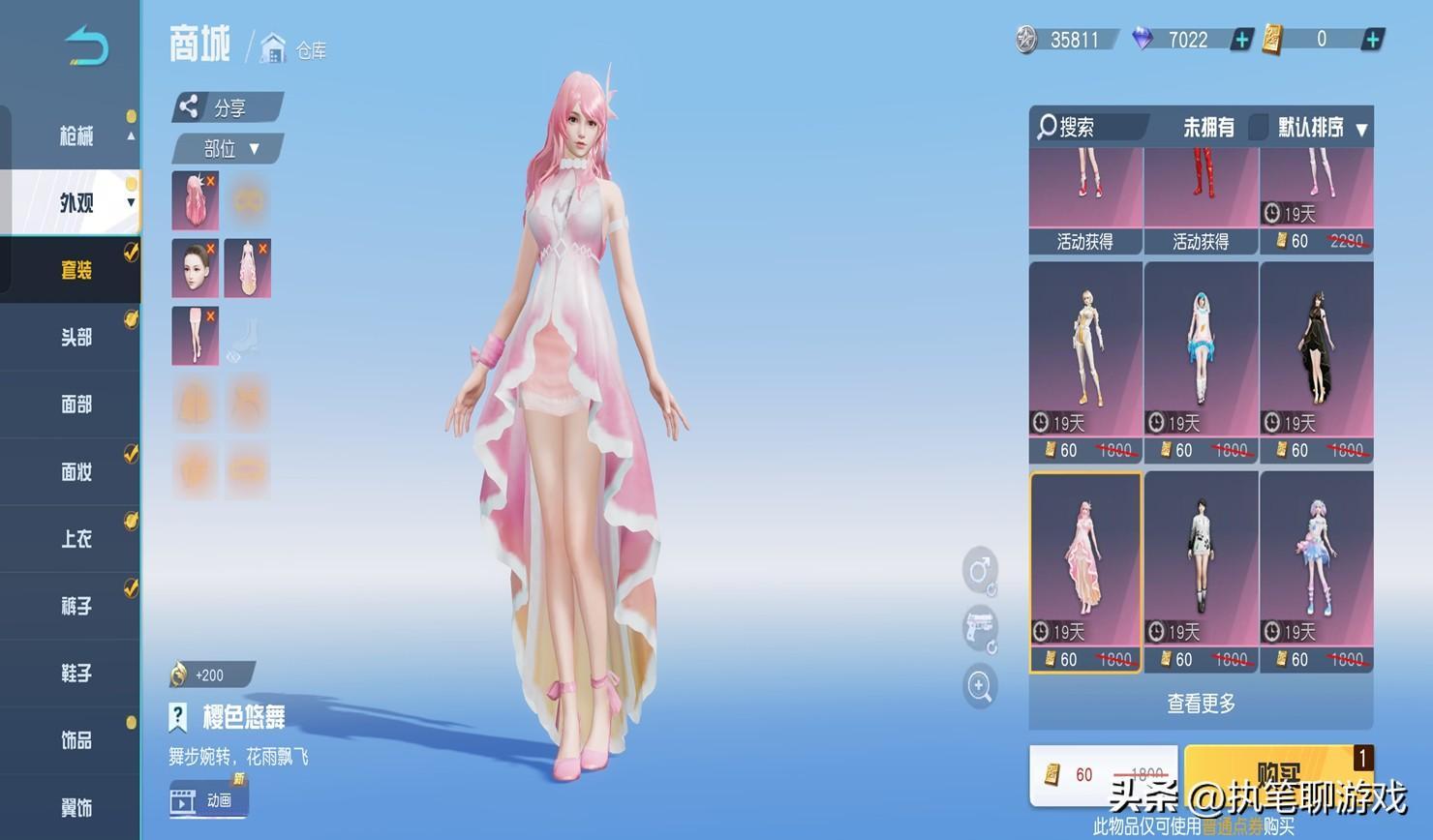
Task: Zoom the character with magnifier icon
Action: pyautogui.click(x=979, y=686)
